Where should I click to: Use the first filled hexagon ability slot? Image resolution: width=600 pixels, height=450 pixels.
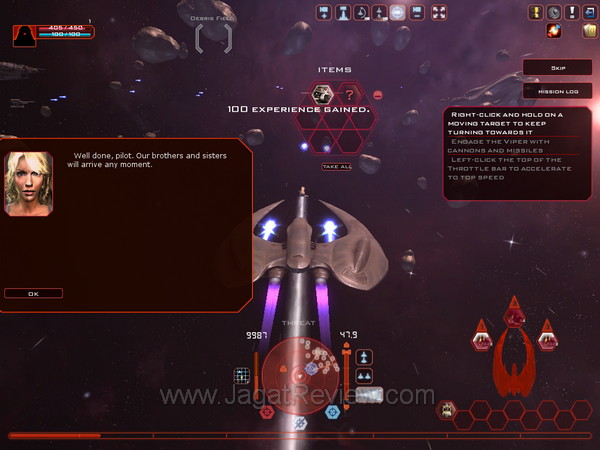447,409
